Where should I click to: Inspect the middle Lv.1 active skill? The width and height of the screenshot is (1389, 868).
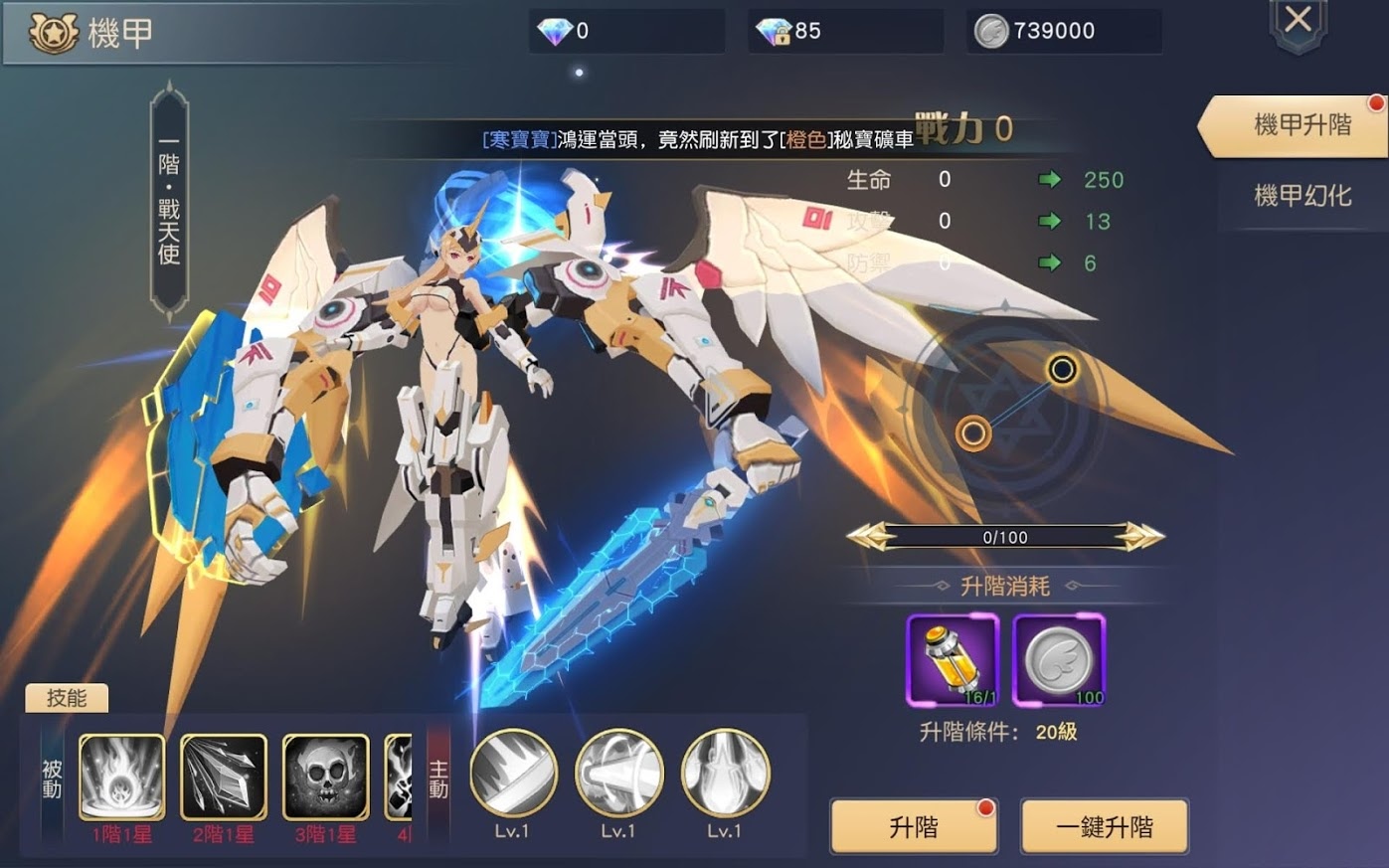click(618, 774)
